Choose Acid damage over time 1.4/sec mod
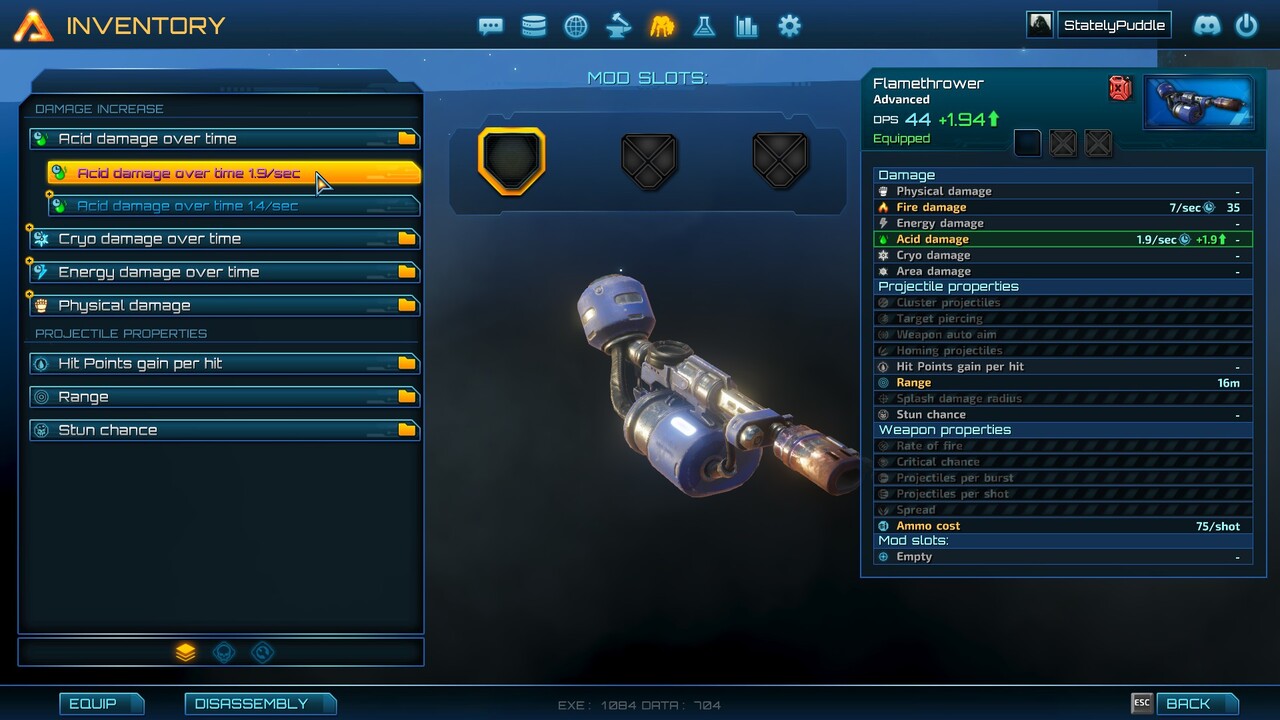The width and height of the screenshot is (1280, 720). point(232,206)
